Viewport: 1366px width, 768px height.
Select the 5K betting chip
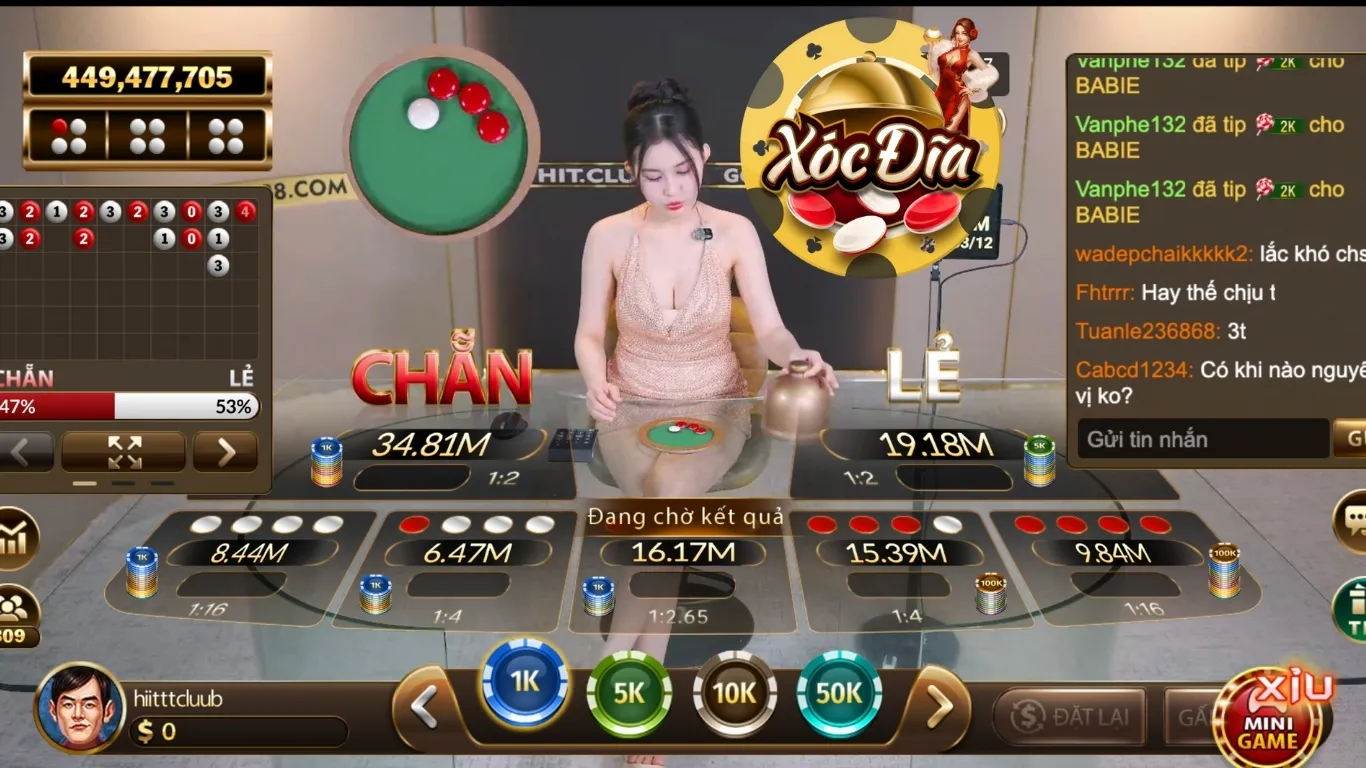click(630, 692)
